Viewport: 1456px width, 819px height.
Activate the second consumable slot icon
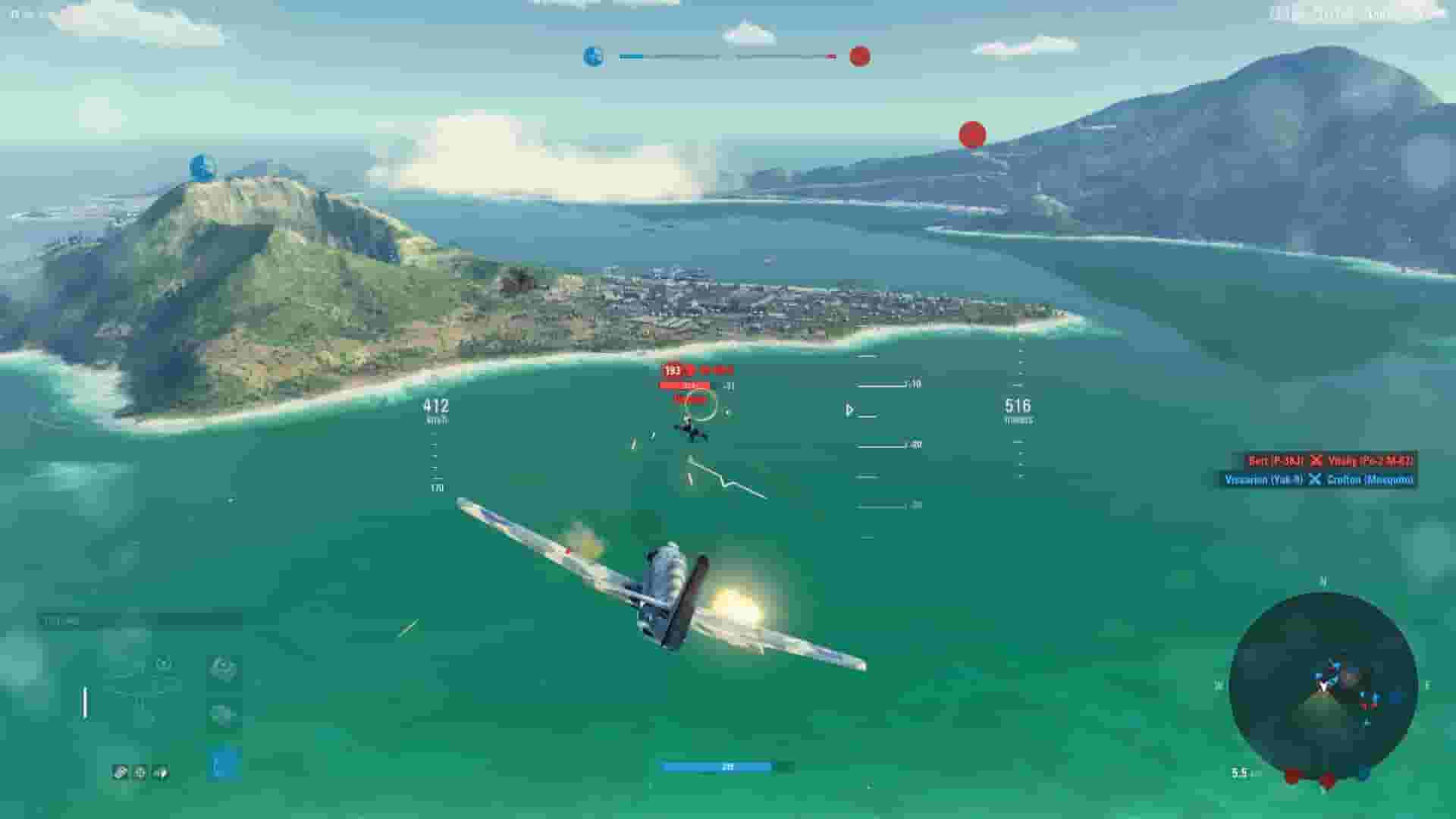pyautogui.click(x=140, y=771)
